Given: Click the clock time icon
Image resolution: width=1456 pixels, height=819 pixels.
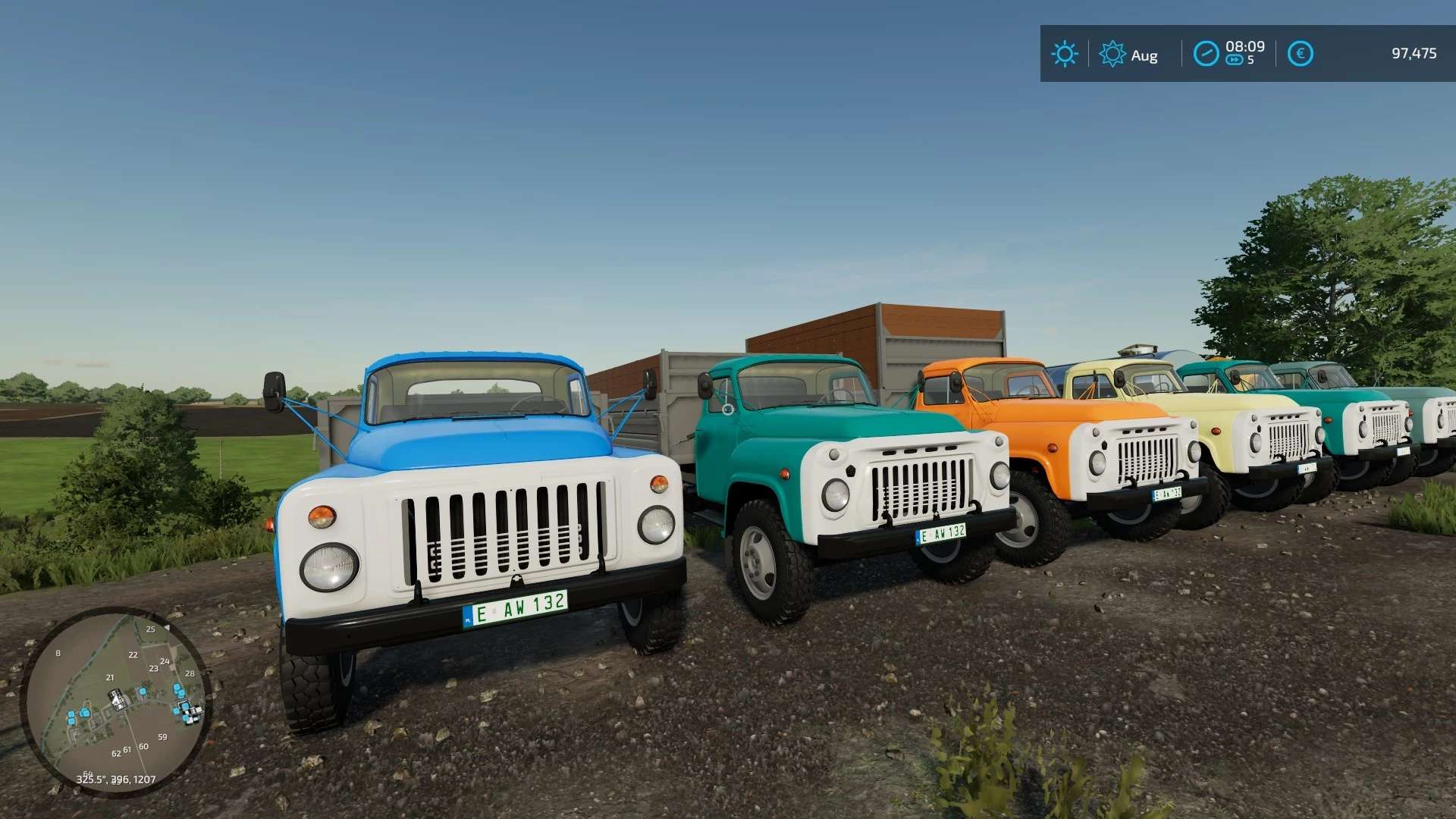Looking at the screenshot, I should coord(1206,54).
